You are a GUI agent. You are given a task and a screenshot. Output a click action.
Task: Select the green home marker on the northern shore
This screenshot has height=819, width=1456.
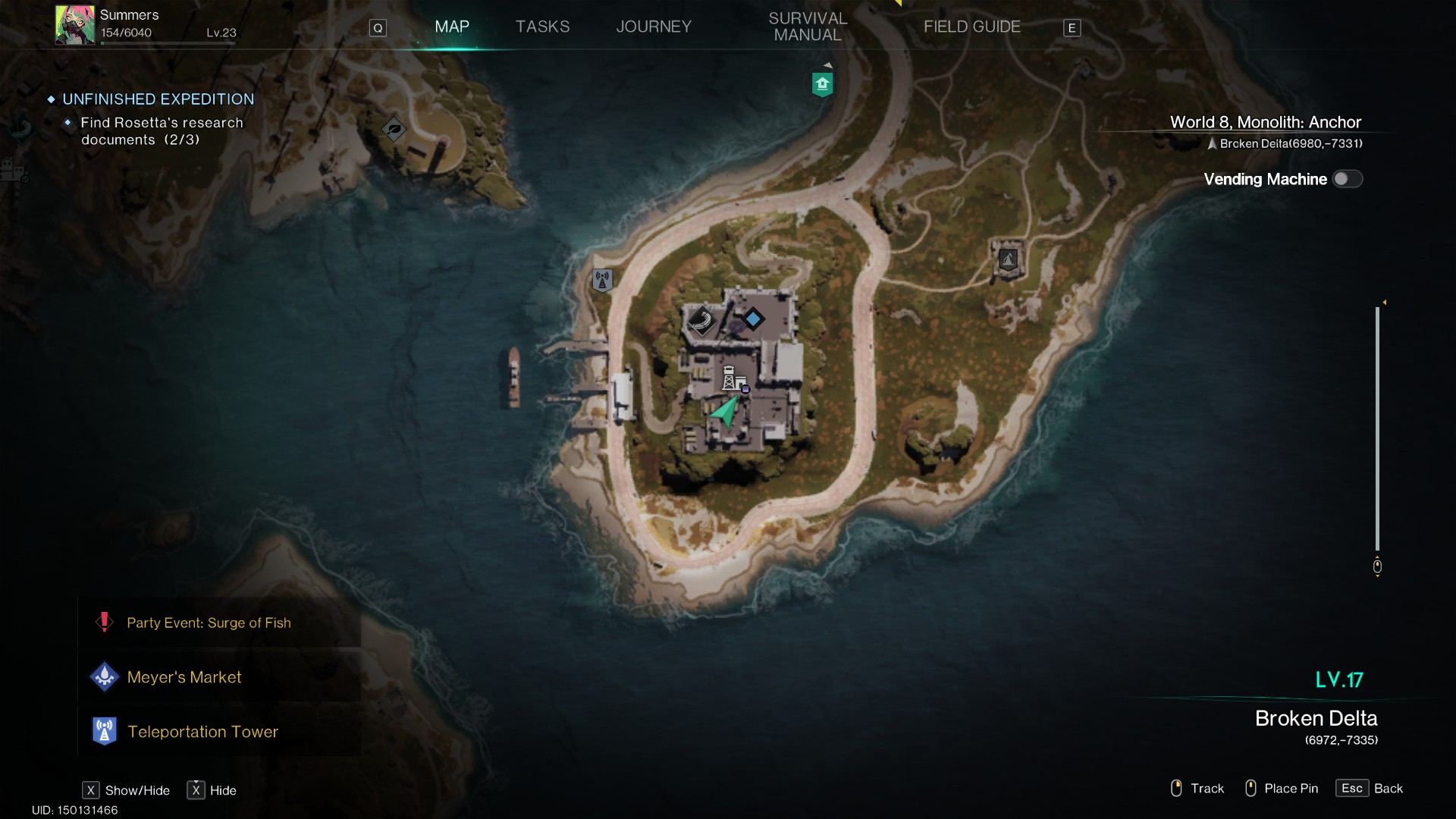click(822, 84)
